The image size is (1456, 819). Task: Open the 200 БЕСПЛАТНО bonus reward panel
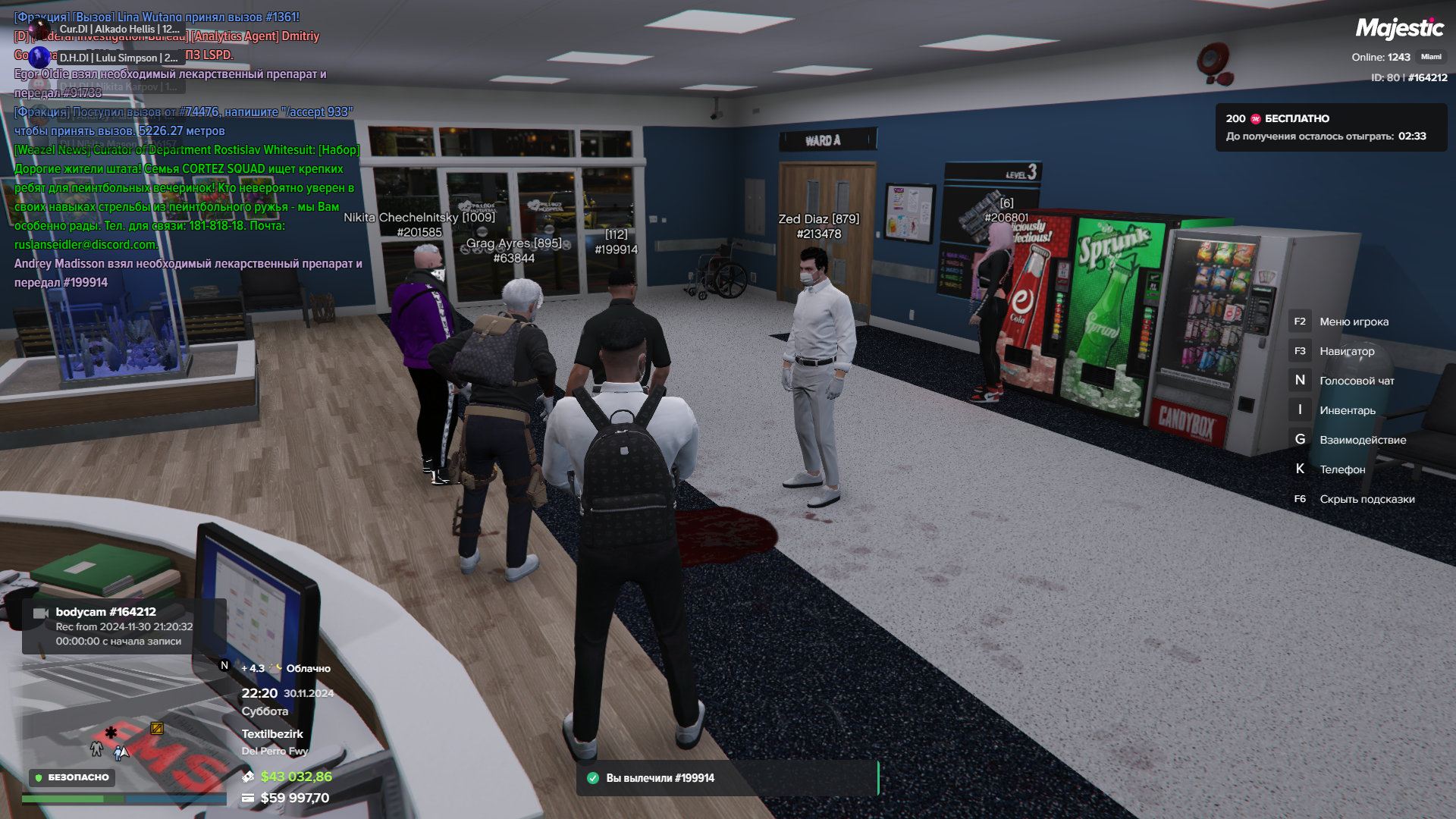1331,127
